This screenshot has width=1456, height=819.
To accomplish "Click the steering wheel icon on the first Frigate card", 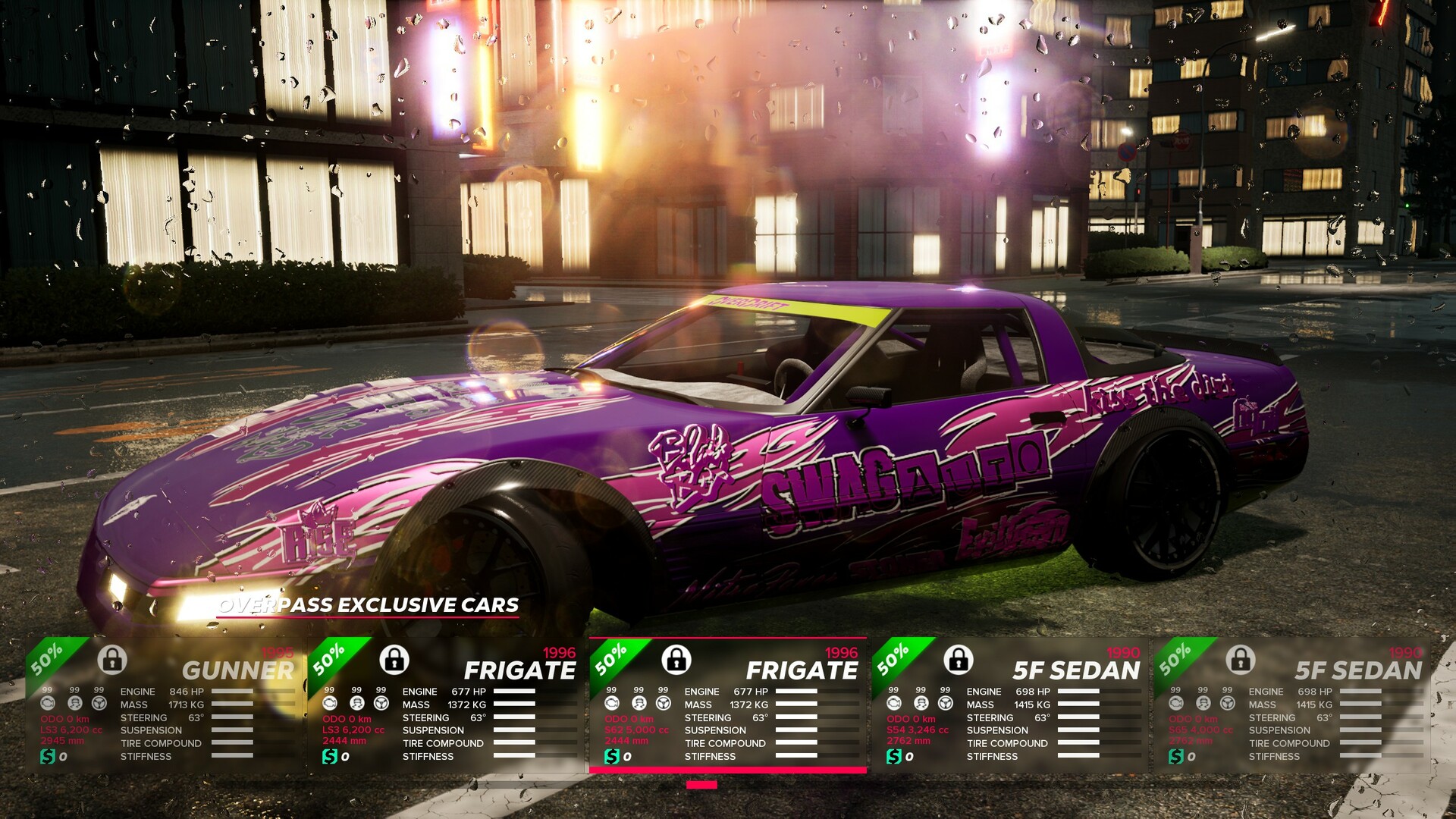I will coord(381,703).
